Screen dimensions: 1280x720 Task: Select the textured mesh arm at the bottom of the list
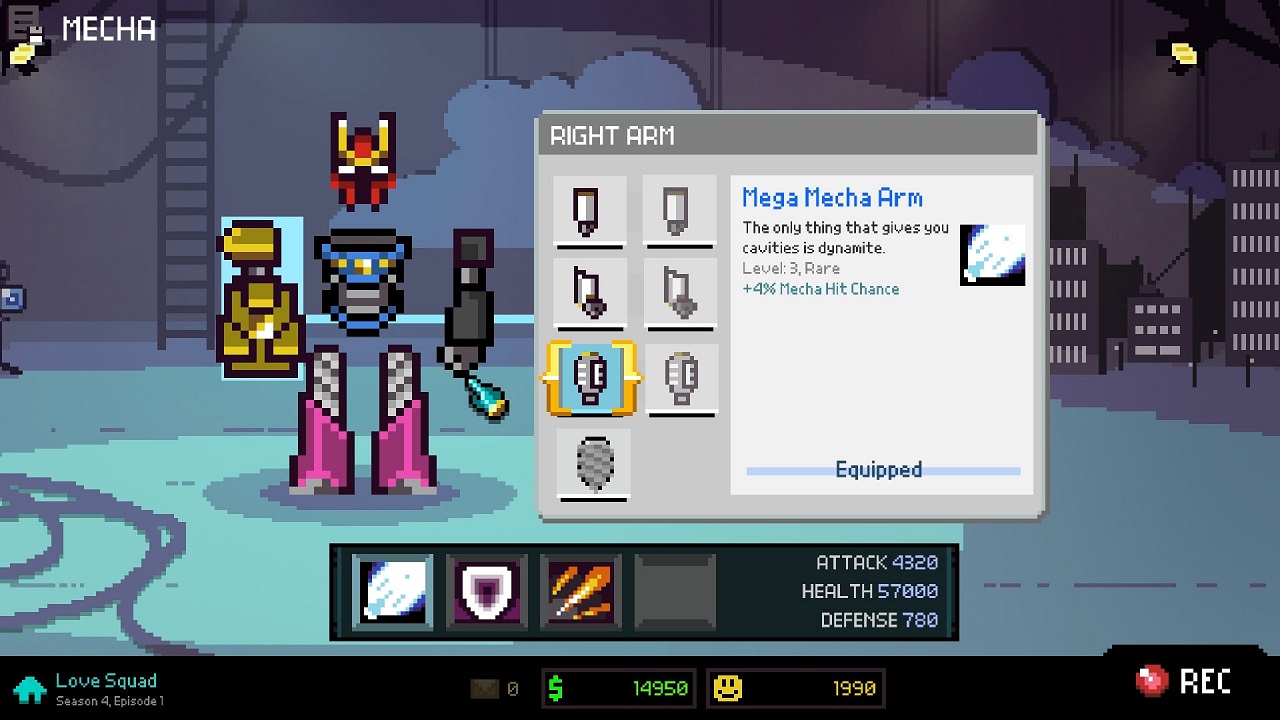(x=592, y=463)
